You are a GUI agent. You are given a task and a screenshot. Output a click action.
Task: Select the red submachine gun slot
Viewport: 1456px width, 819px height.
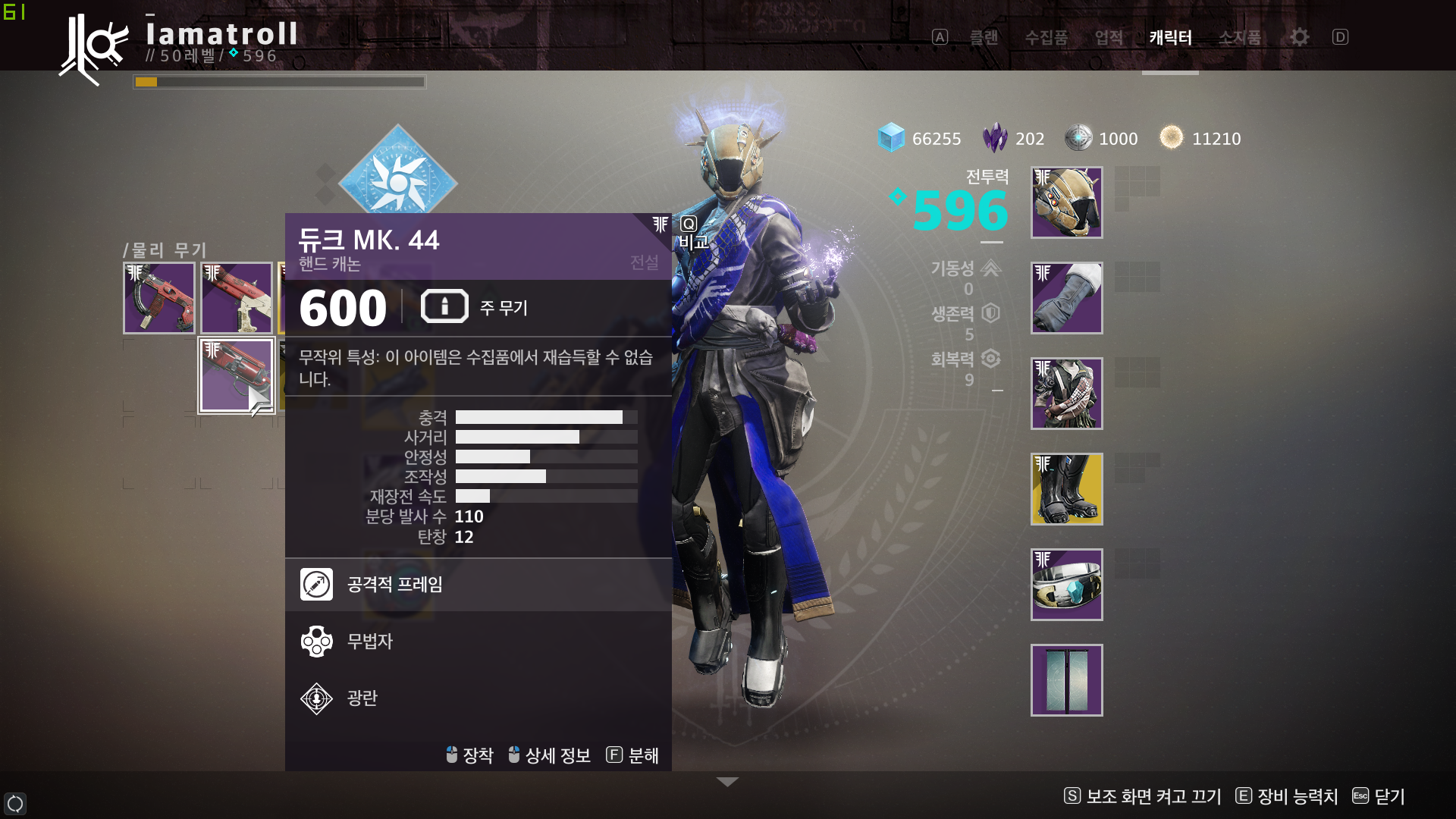[159, 298]
